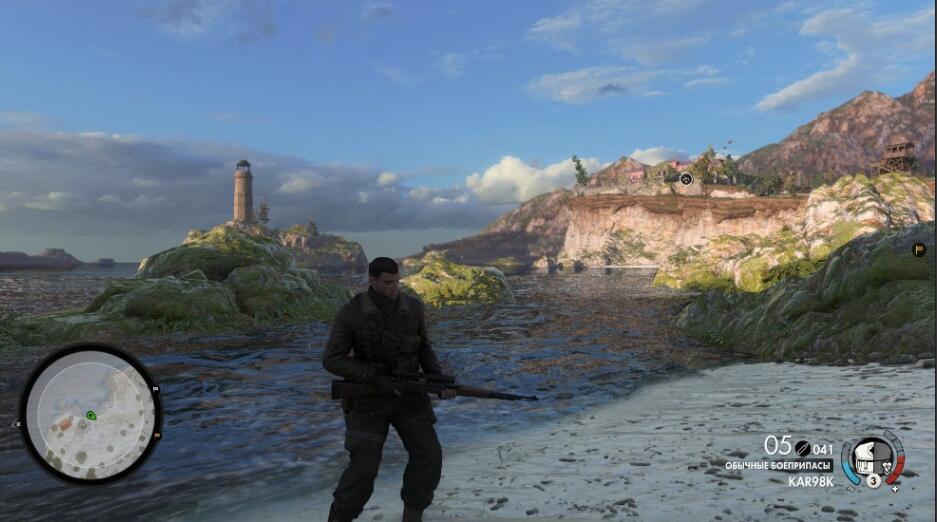
Task: Click the medkit count badge showing 3
Action: (x=873, y=480)
